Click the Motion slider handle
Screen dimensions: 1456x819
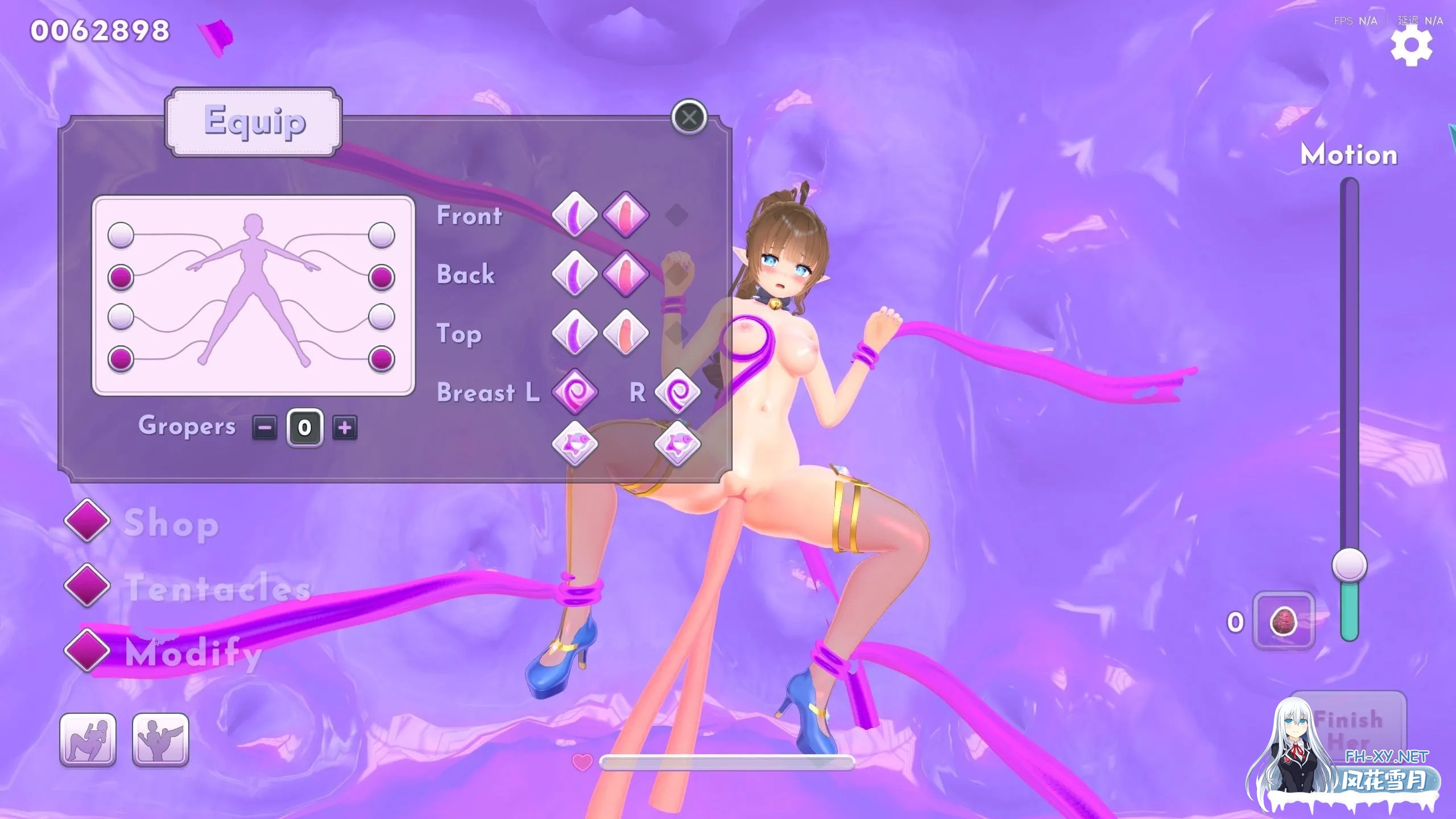[1349, 565]
